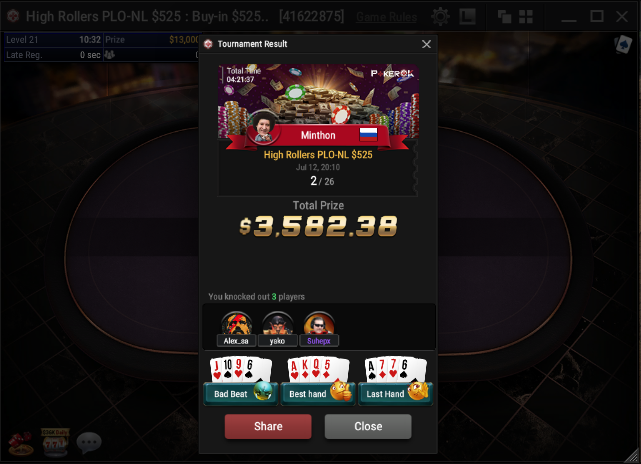Open the chat speech bubble
Viewport: 641px width, 464px height.
point(89,442)
